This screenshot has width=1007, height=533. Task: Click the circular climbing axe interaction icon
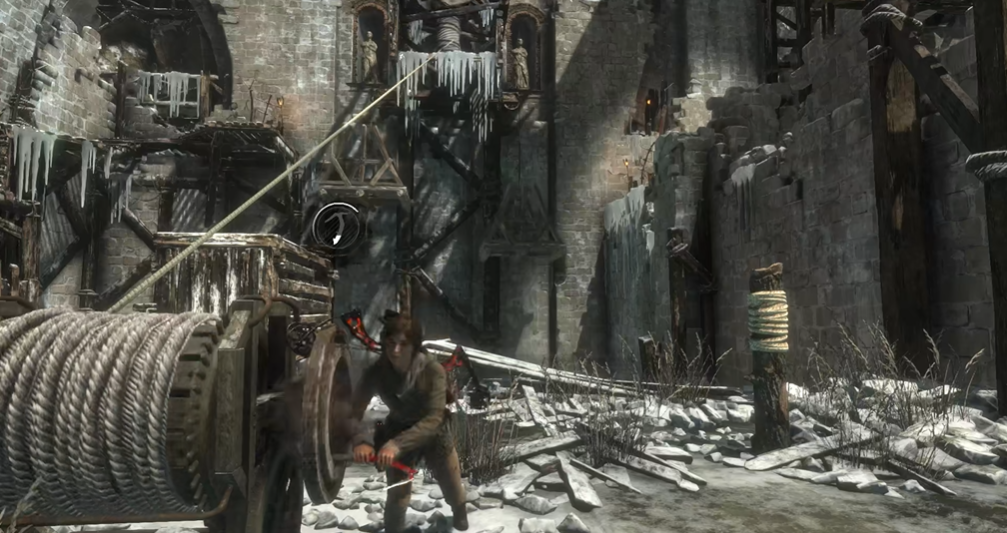pyautogui.click(x=336, y=227)
